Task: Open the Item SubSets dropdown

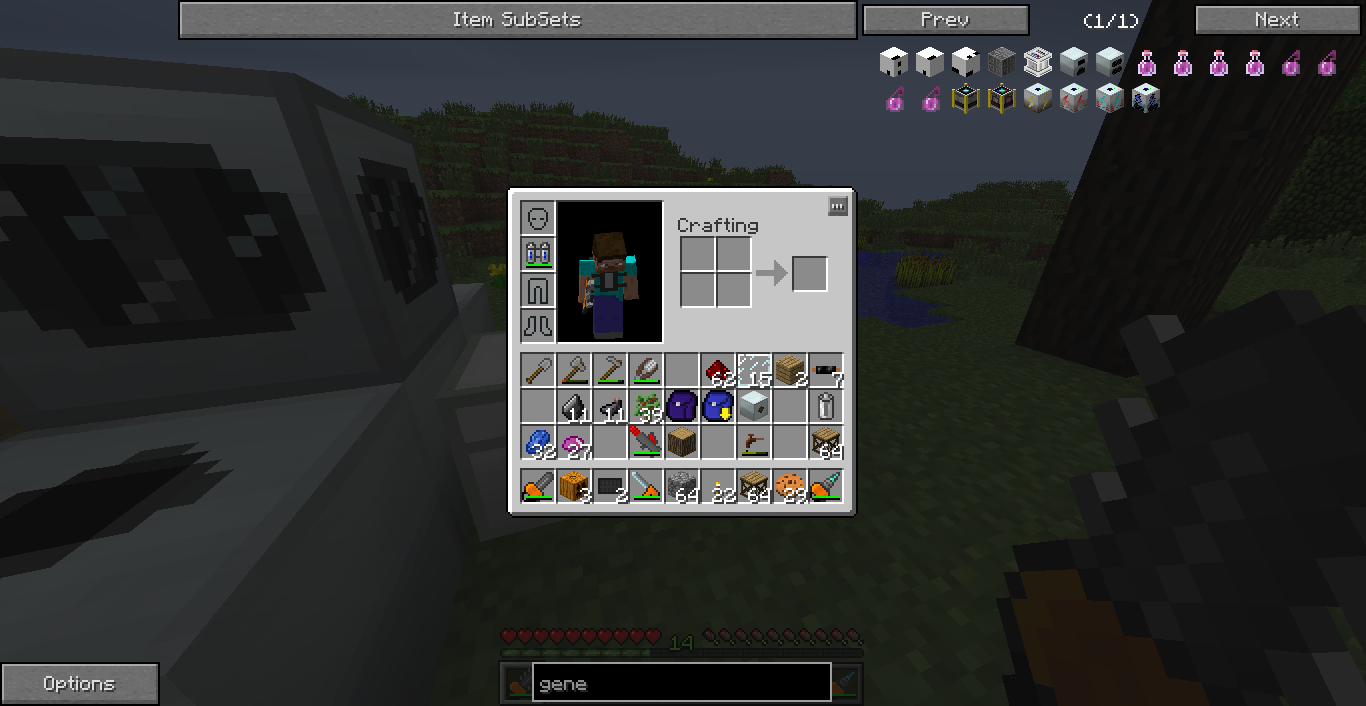Action: click(x=517, y=20)
